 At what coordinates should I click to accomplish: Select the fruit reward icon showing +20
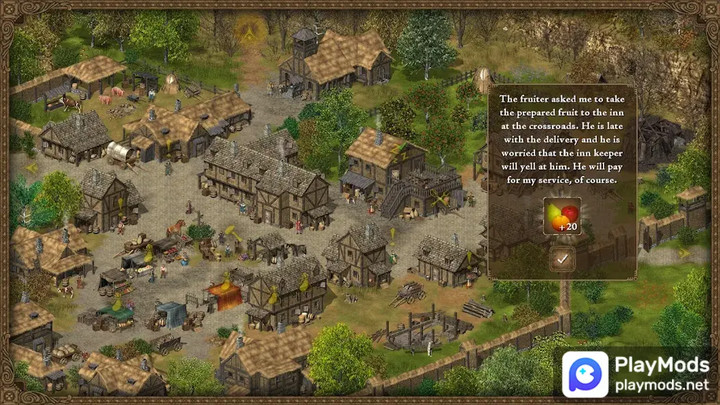(562, 215)
